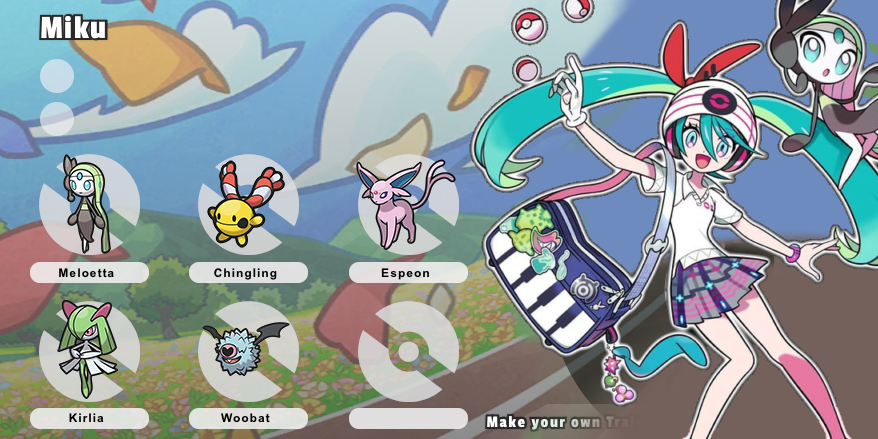Click the Woobat name label
878x439 pixels.
click(x=247, y=418)
